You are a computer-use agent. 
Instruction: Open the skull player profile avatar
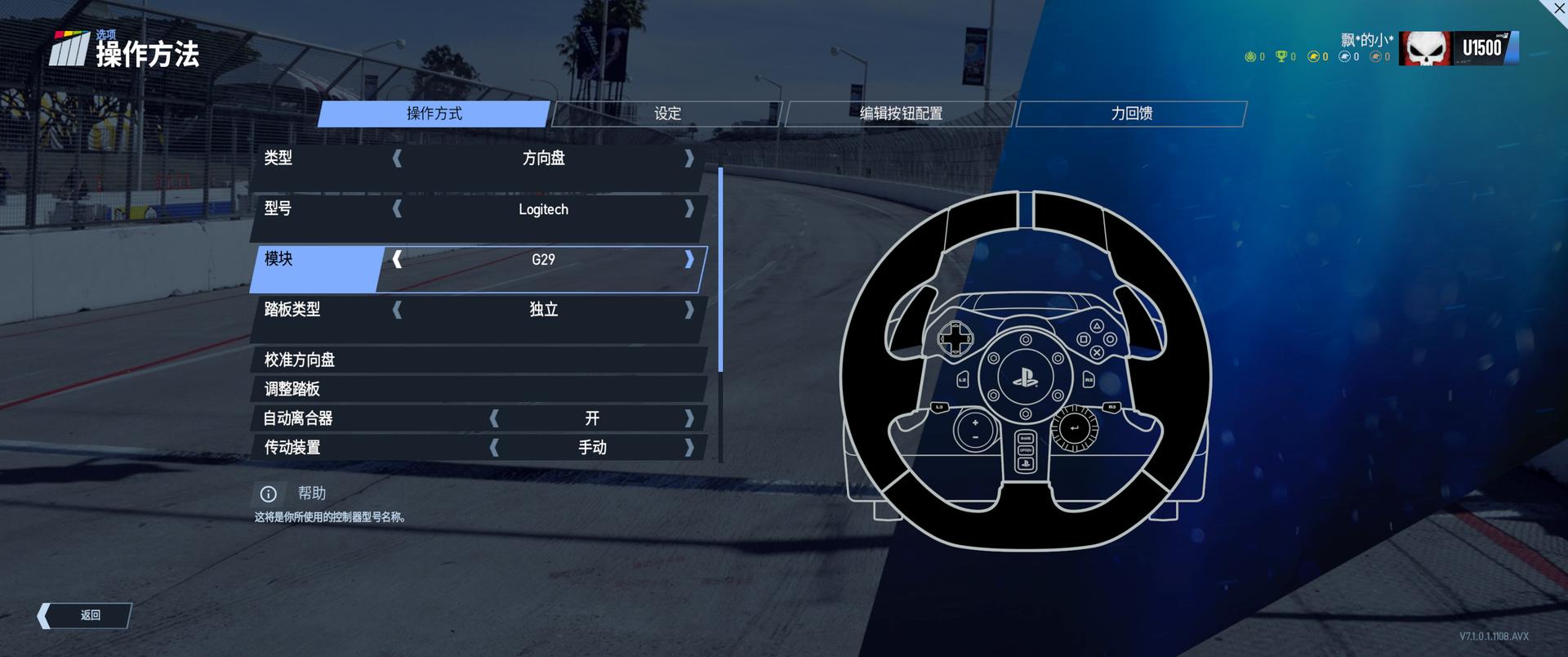click(x=1425, y=48)
